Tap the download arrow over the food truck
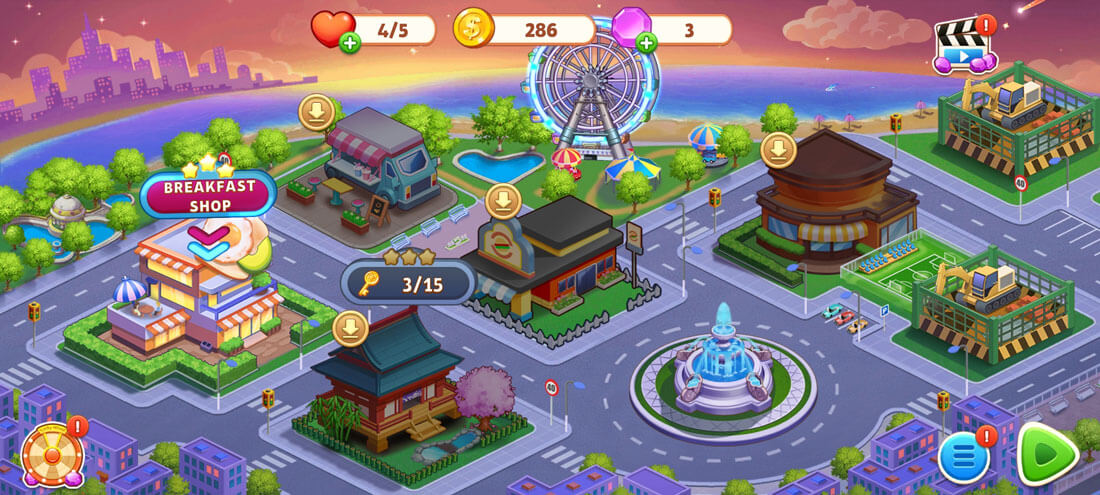This screenshot has width=1100, height=495. tap(317, 112)
